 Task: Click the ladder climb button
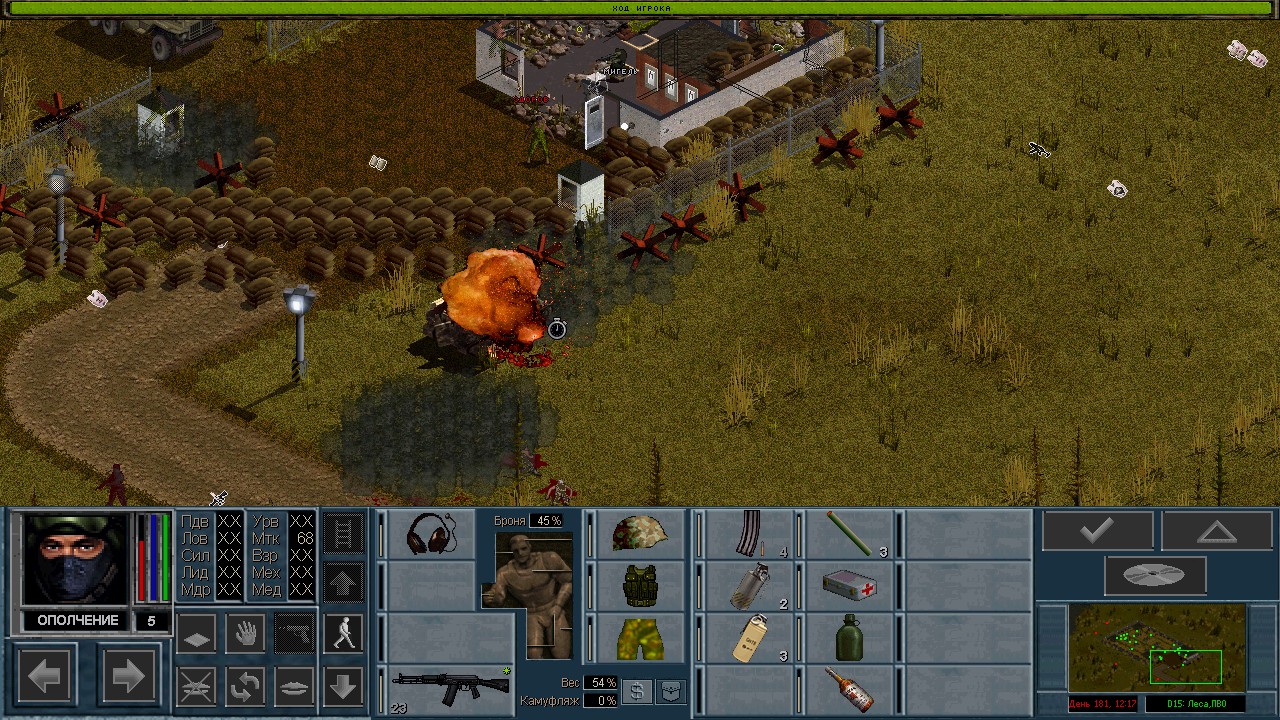pyautogui.click(x=343, y=533)
